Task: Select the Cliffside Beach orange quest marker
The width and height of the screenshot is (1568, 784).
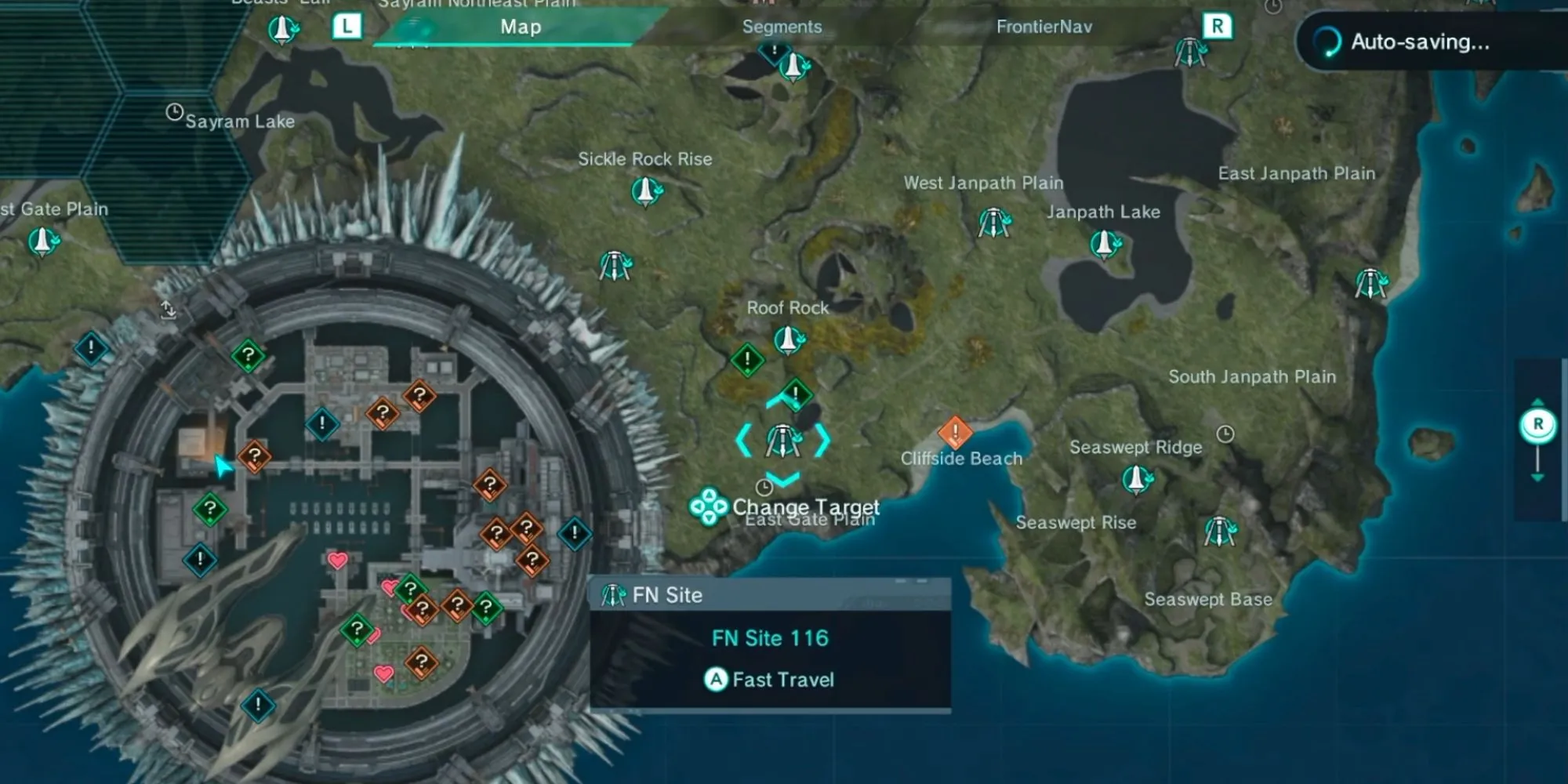Action: point(954,431)
